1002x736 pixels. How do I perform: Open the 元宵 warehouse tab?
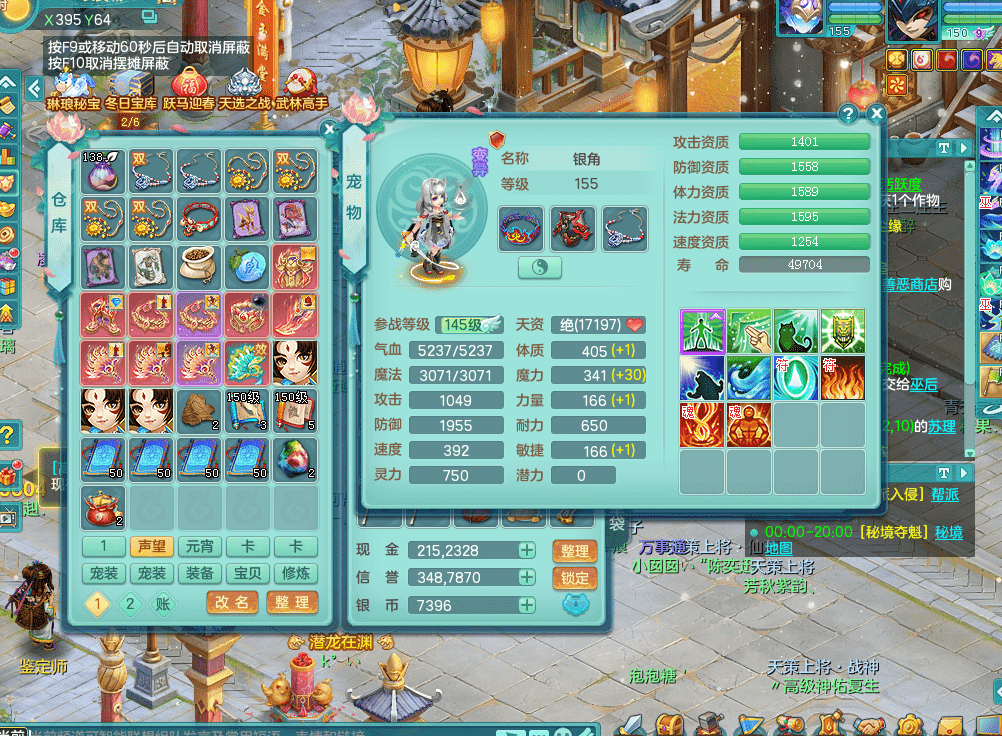(x=200, y=547)
